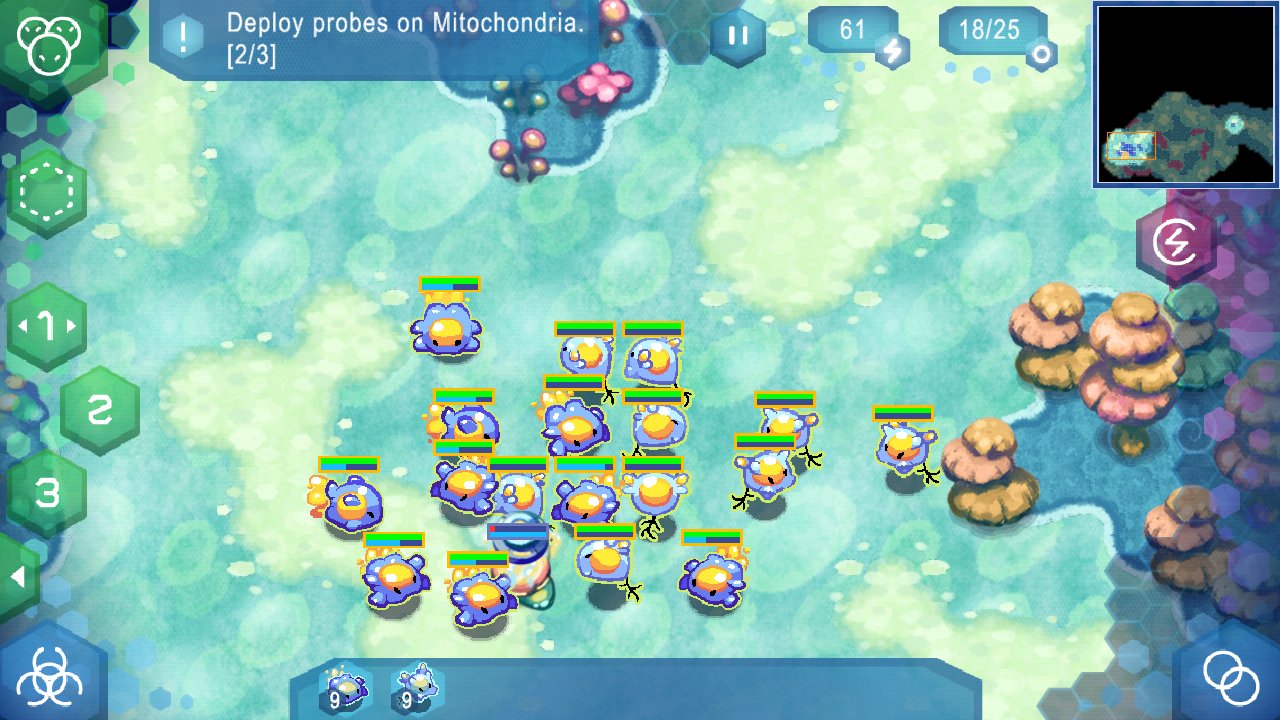Show the Mitochondria probes objective details

coord(184,38)
